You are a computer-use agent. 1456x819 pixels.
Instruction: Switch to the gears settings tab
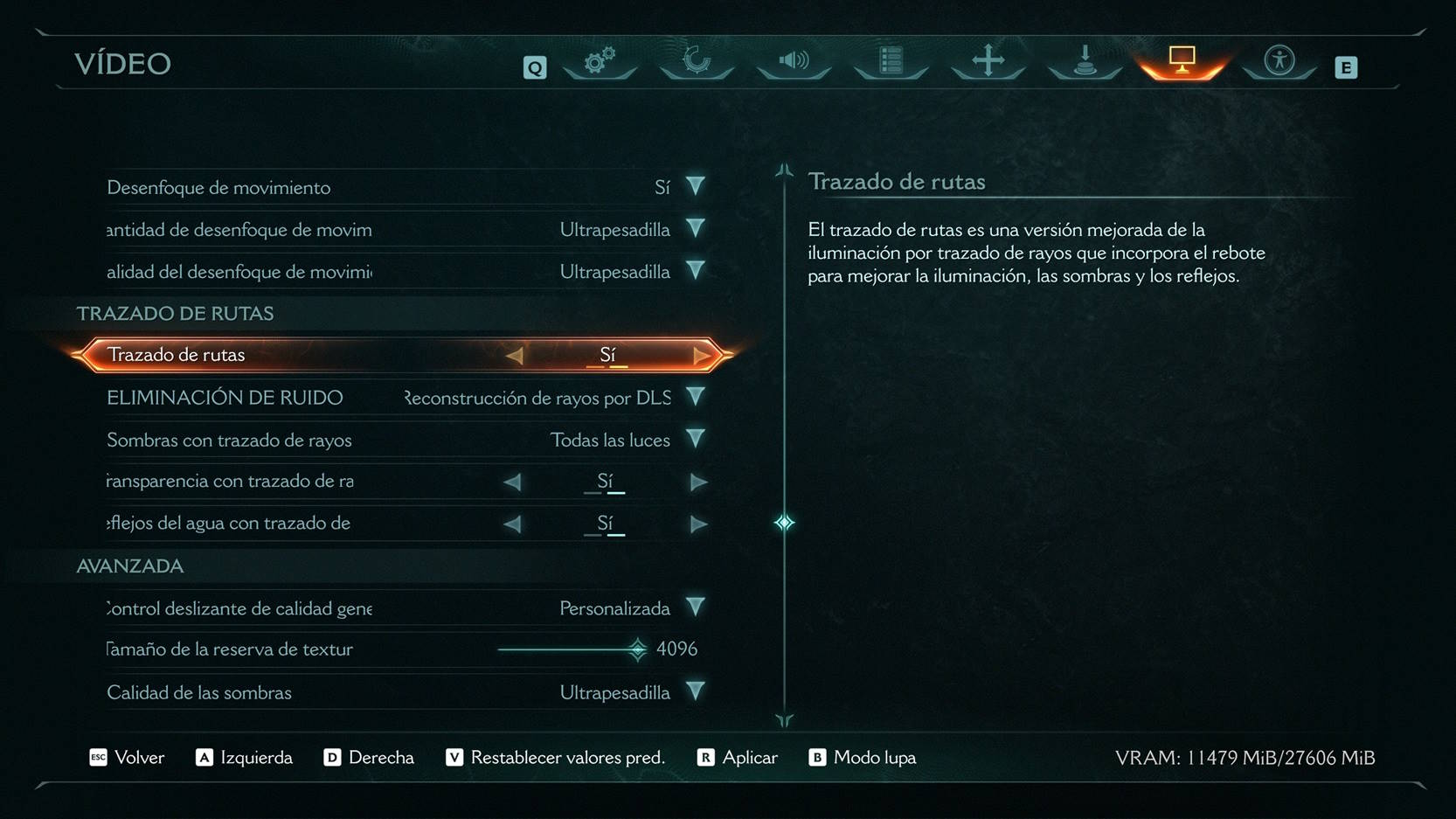[x=600, y=61]
